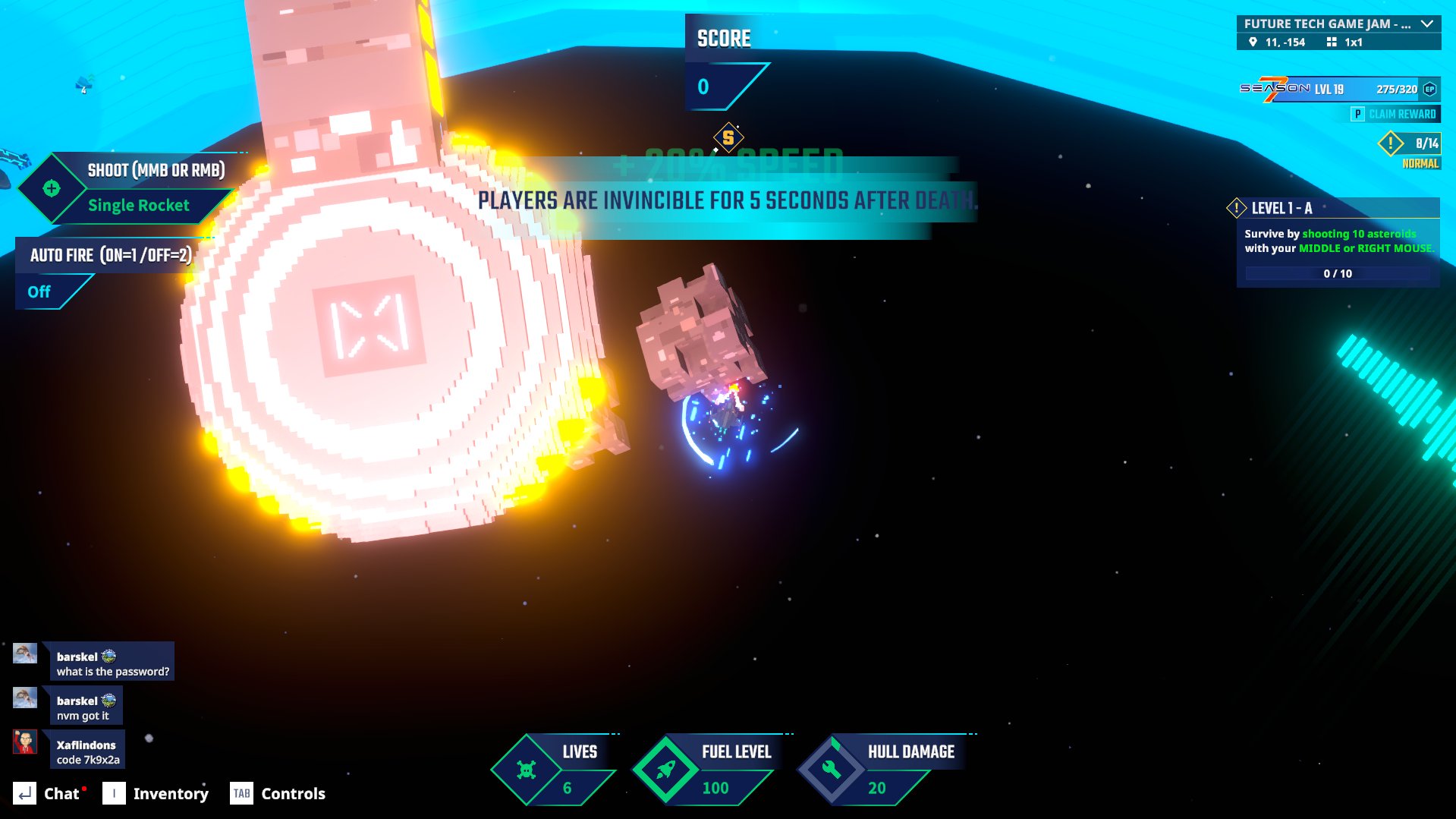Click barskel's 'nvm got it' message

pos(85,707)
